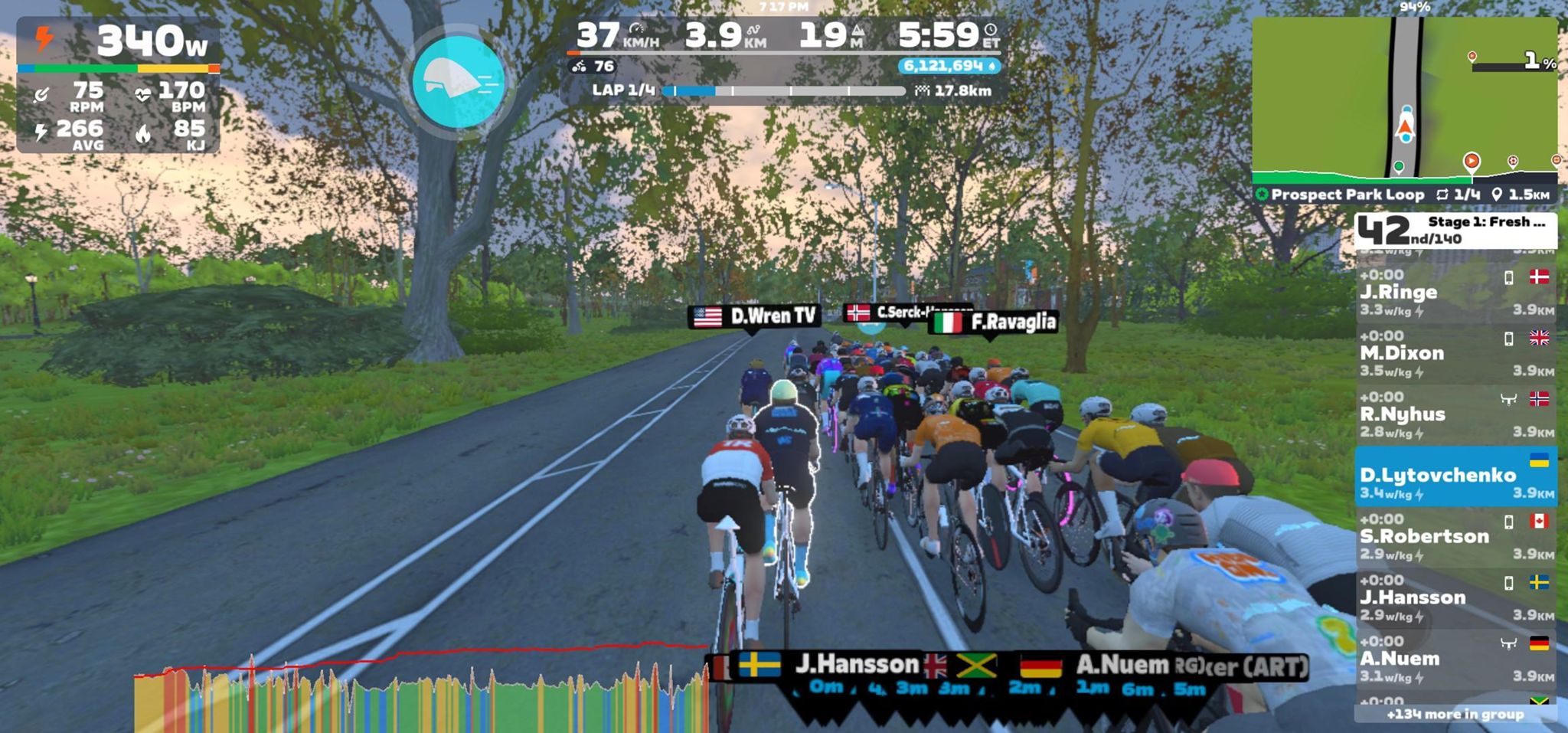Image resolution: width=1568 pixels, height=733 pixels.
Task: Choose A.Nuem row in riders list
Action: pyautogui.click(x=1455, y=659)
